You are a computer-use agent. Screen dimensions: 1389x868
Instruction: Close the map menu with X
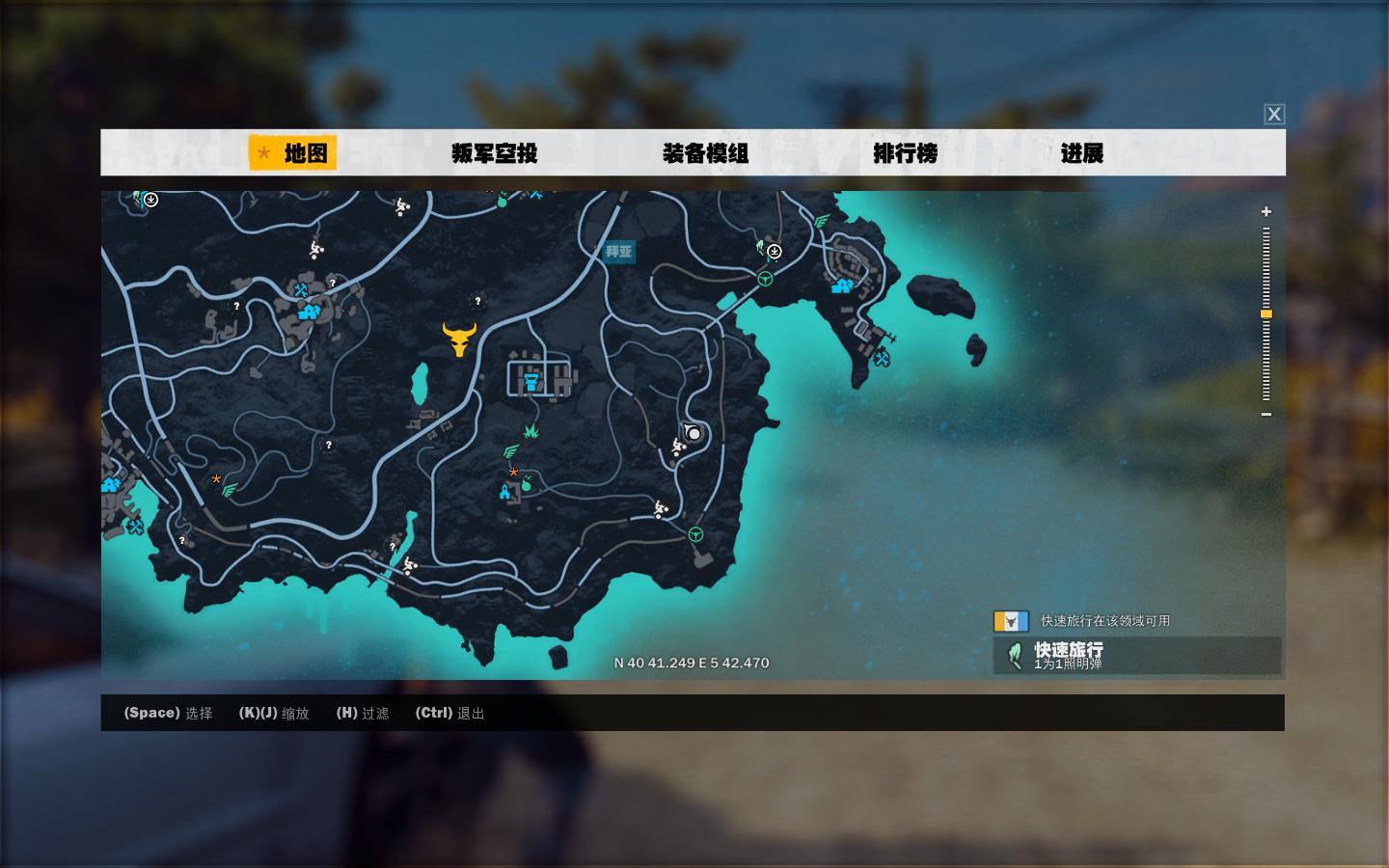(x=1274, y=114)
